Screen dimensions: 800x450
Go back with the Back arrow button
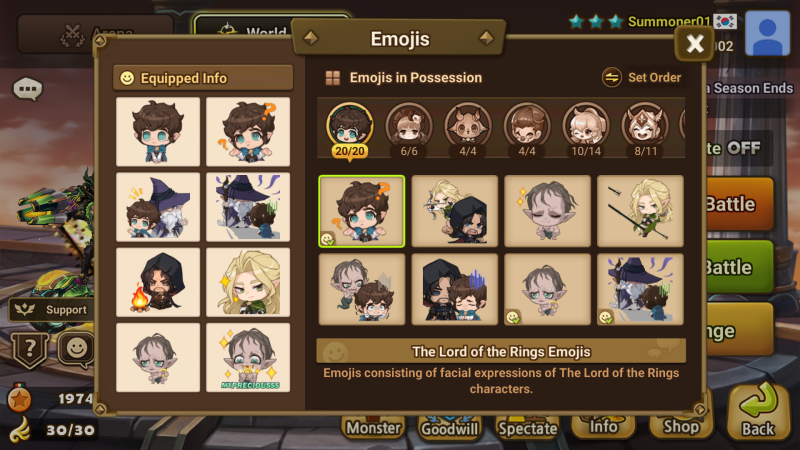pos(758,412)
